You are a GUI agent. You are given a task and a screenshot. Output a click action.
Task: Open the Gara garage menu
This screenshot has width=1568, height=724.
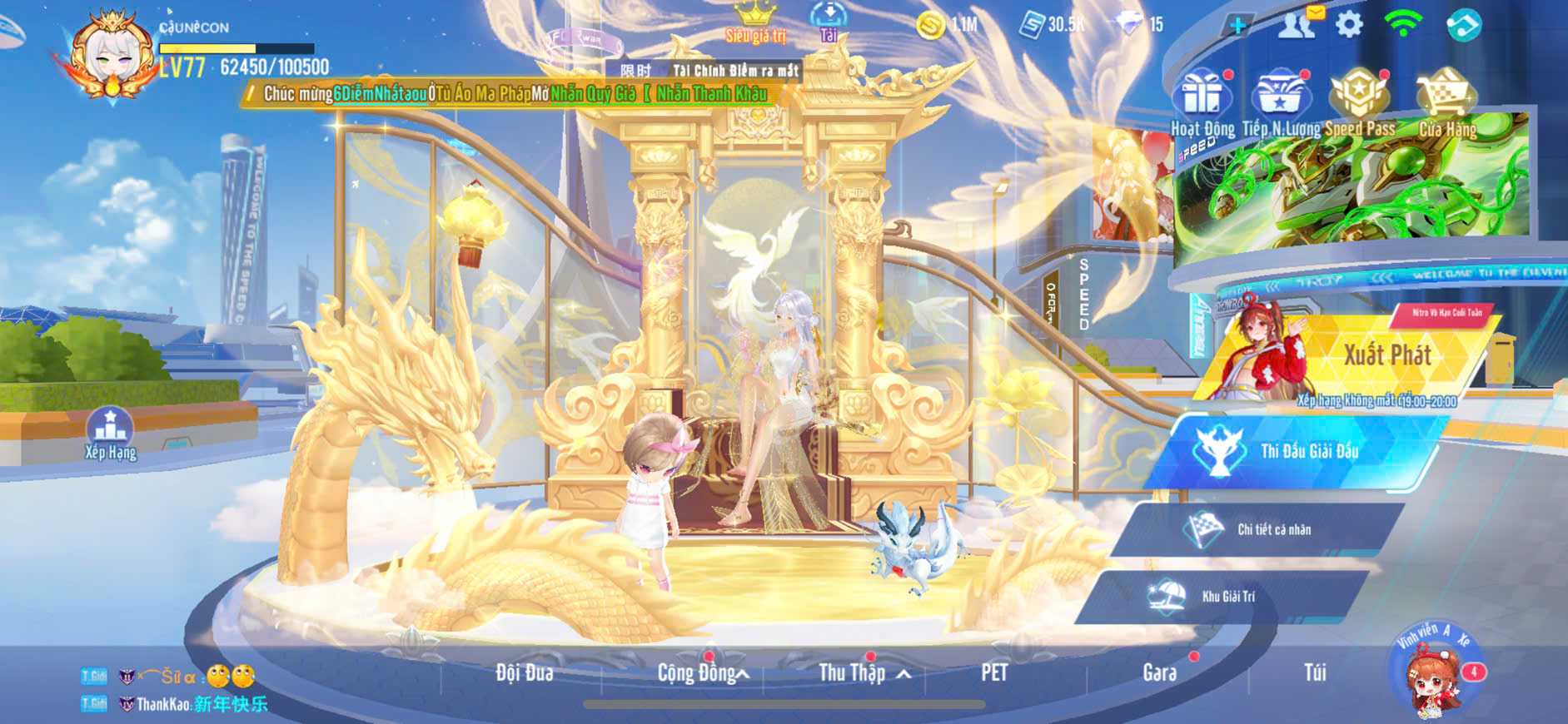pyautogui.click(x=1159, y=672)
